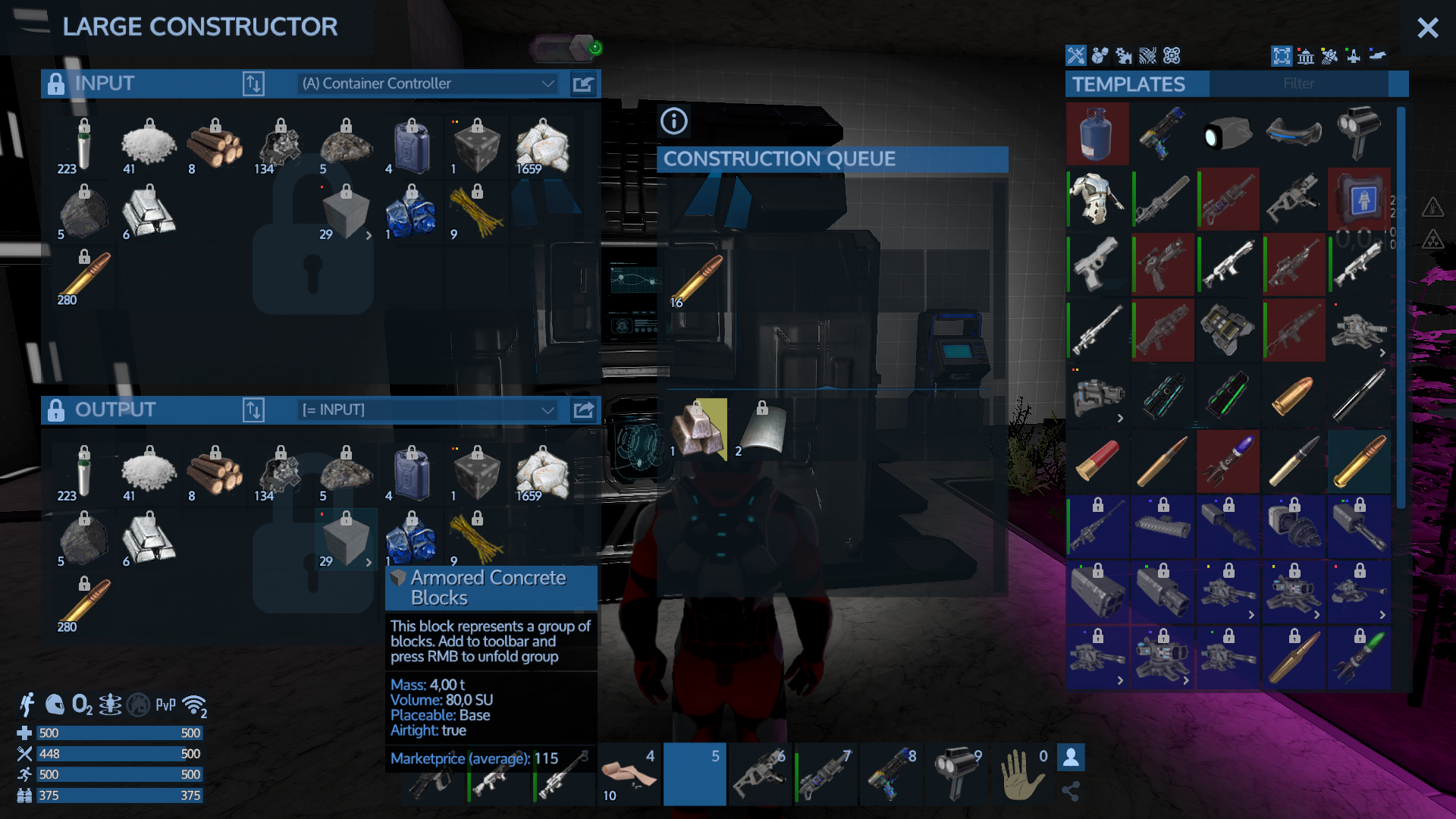Click the Templates filter field
Screen dimensions: 1456x819
1298,83
